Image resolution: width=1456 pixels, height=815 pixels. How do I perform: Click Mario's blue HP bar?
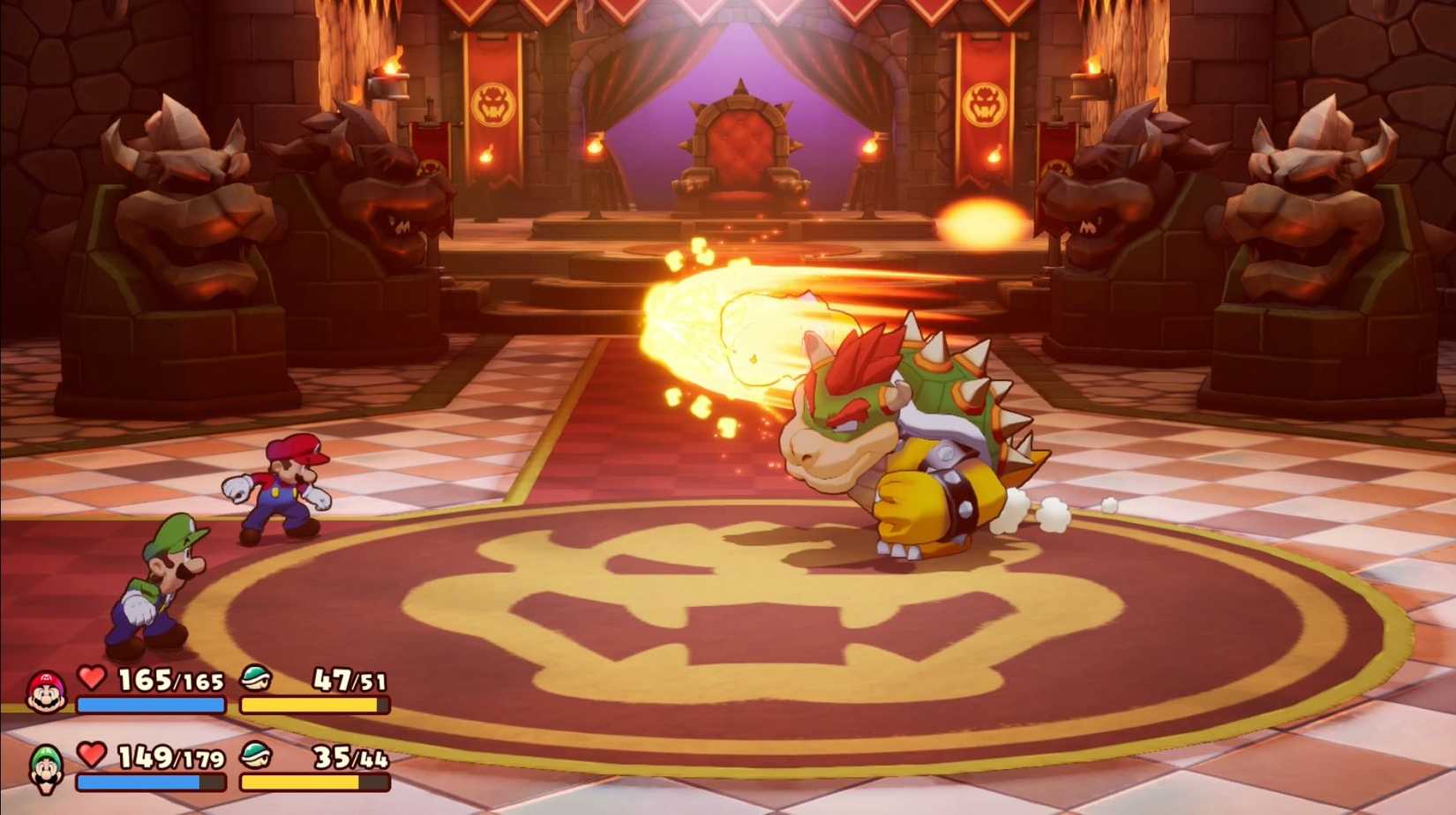(x=150, y=706)
